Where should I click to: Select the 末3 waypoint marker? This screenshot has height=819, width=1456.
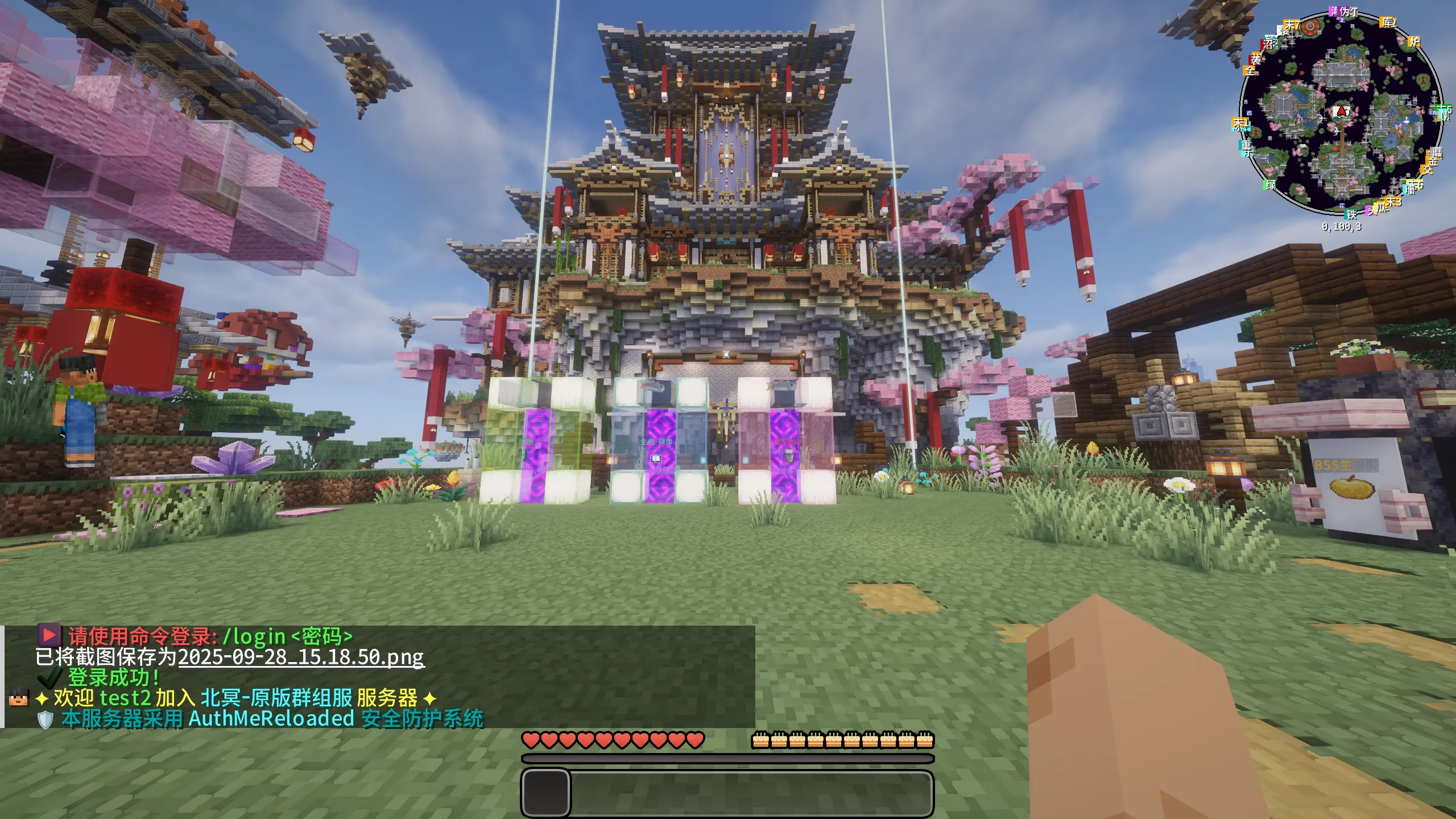pyautogui.click(x=1393, y=202)
